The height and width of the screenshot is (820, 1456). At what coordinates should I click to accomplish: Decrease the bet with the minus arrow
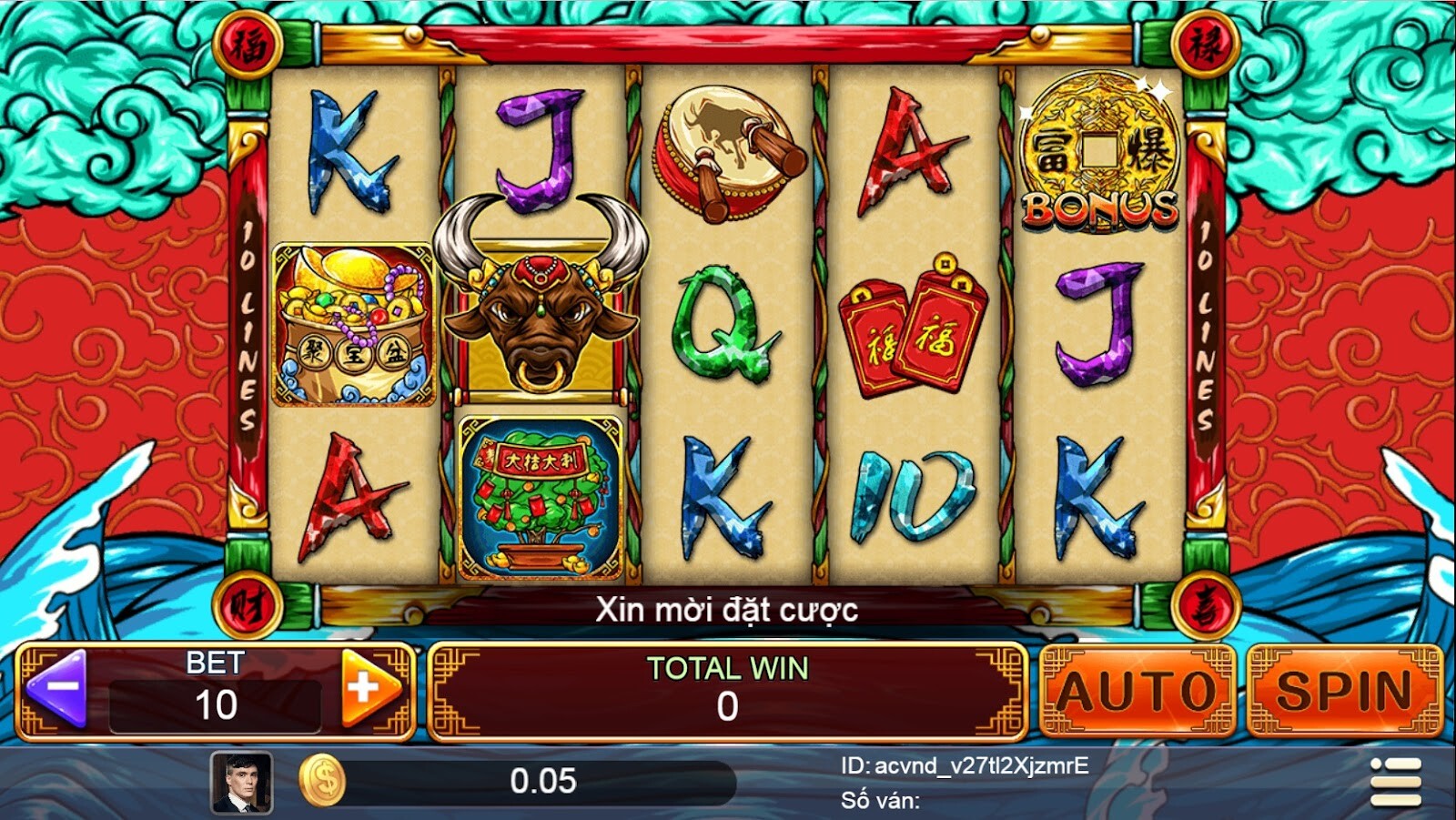tap(56, 689)
